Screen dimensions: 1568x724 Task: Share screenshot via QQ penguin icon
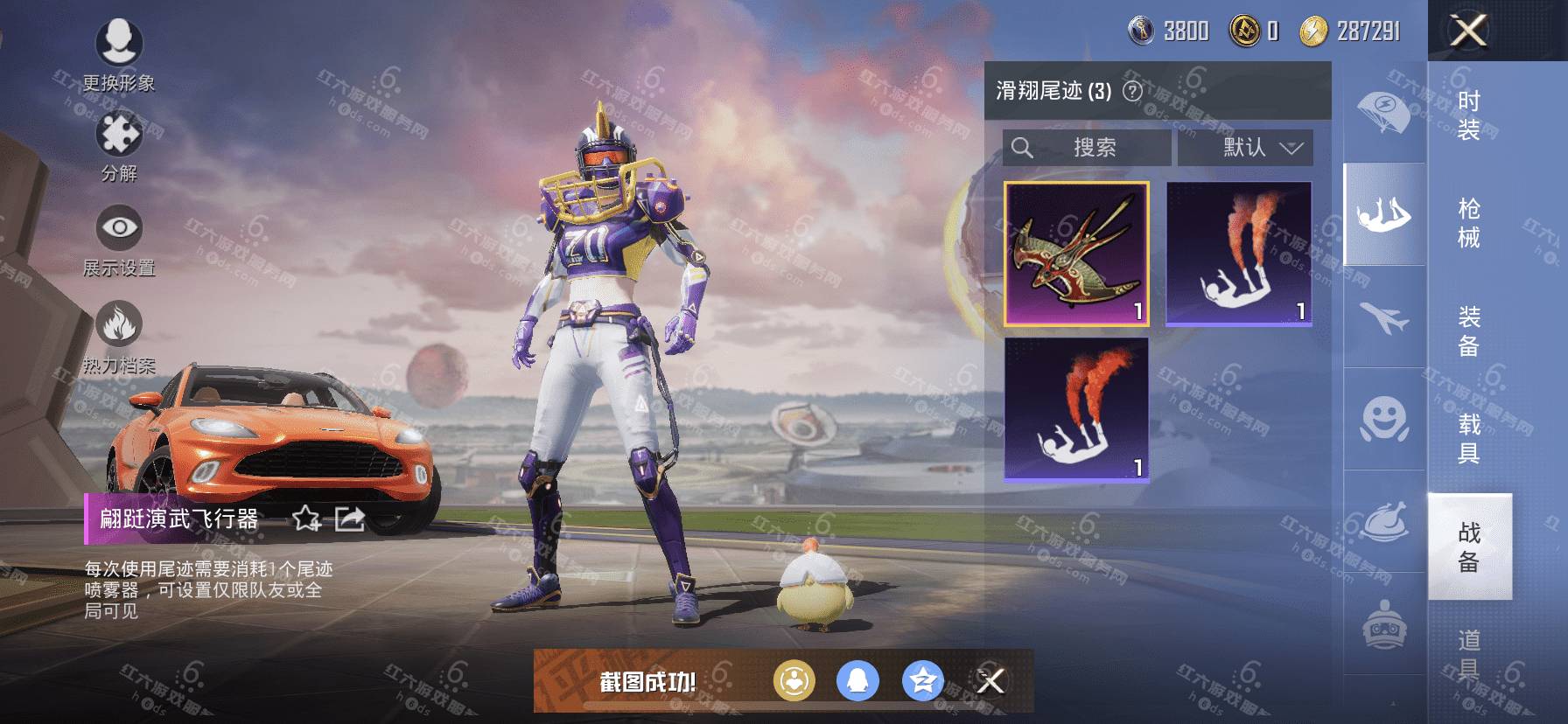[x=857, y=680]
